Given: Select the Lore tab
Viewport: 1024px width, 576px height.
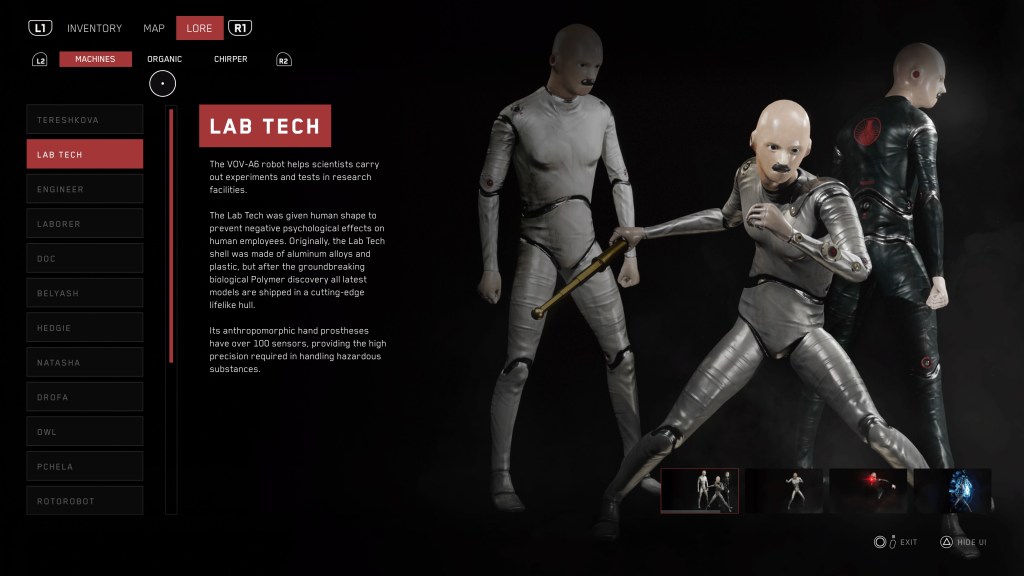Looking at the screenshot, I should click(199, 28).
